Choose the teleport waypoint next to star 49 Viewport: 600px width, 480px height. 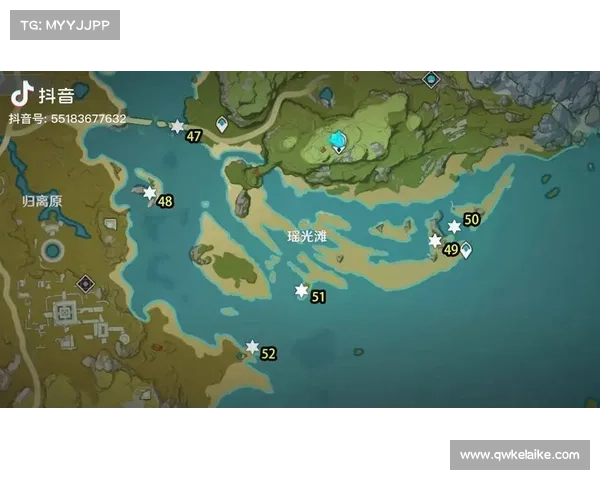465,249
